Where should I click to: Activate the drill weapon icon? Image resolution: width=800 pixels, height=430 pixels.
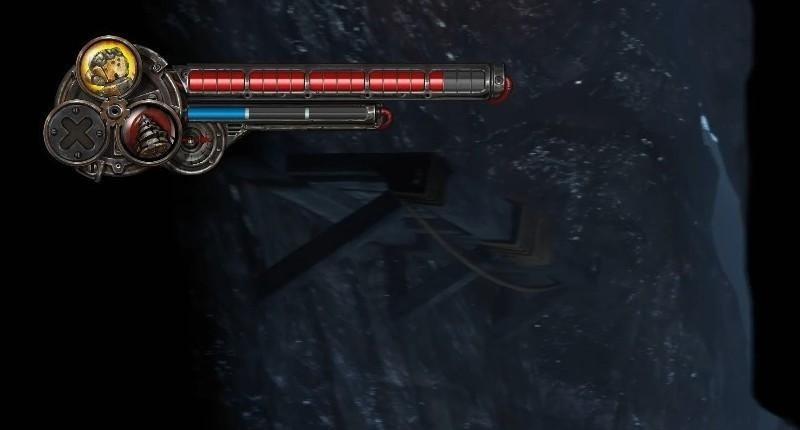(x=147, y=129)
